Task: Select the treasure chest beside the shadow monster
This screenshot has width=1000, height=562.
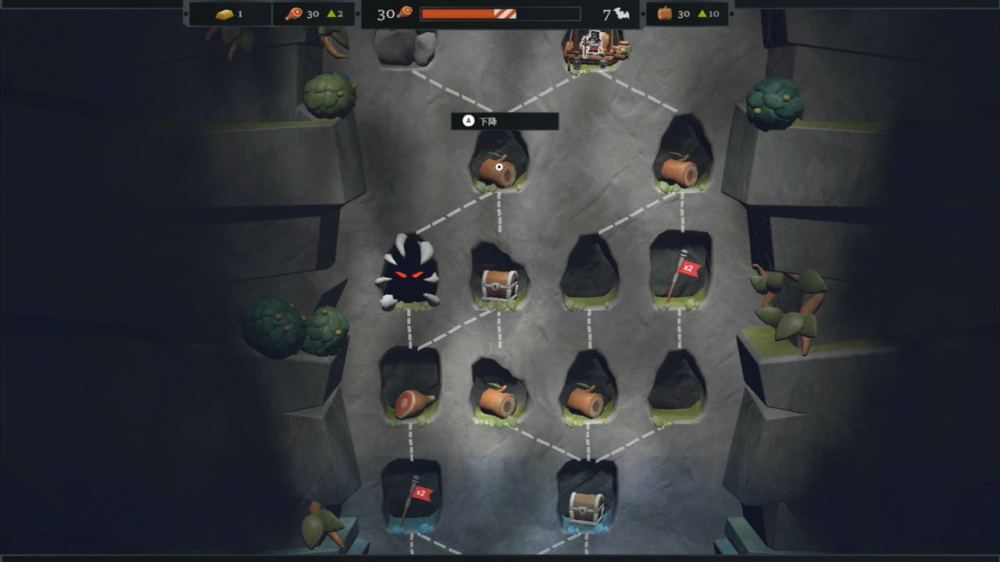Action: click(x=499, y=285)
